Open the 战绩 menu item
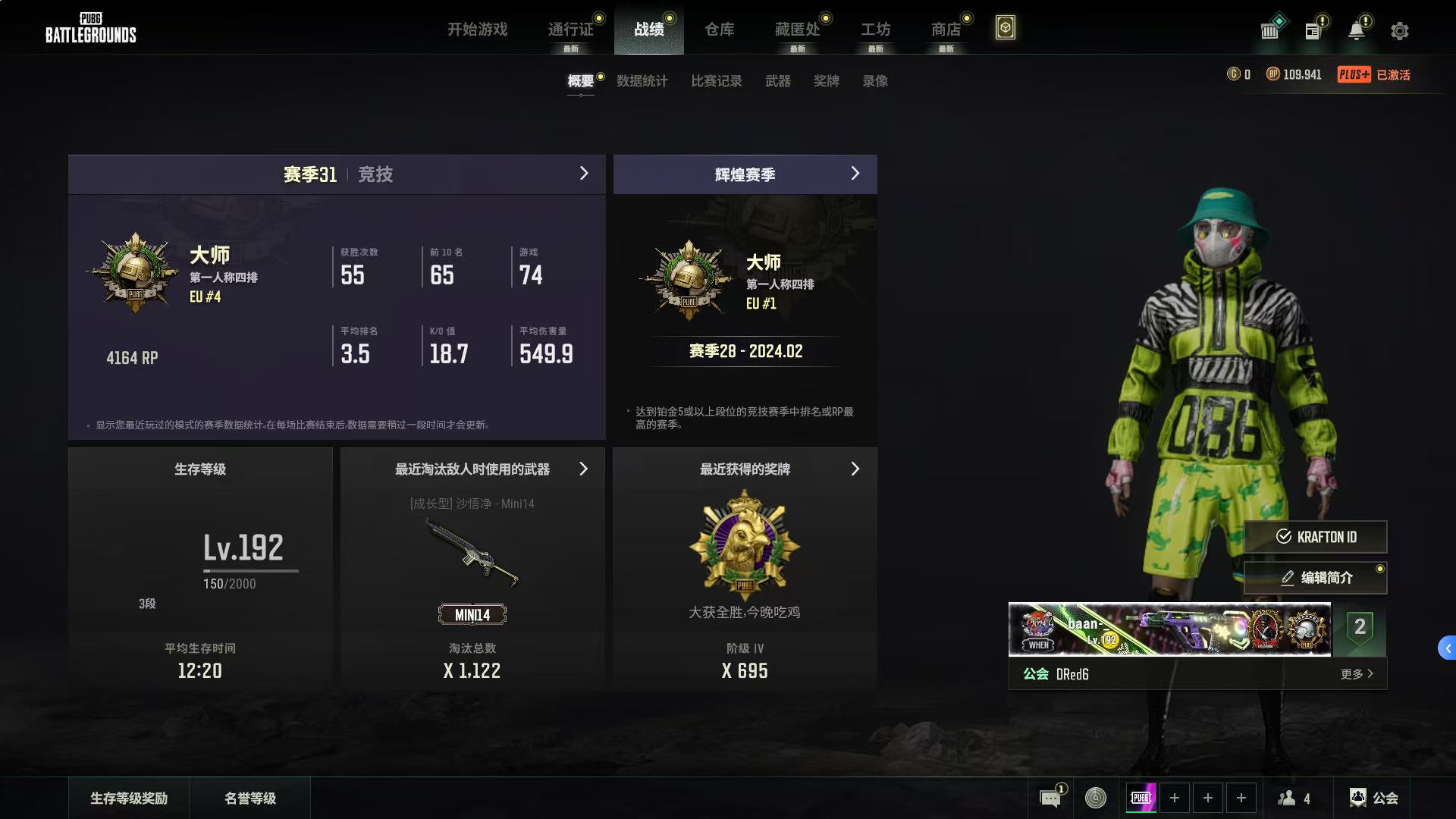The width and height of the screenshot is (1456, 819). [649, 30]
